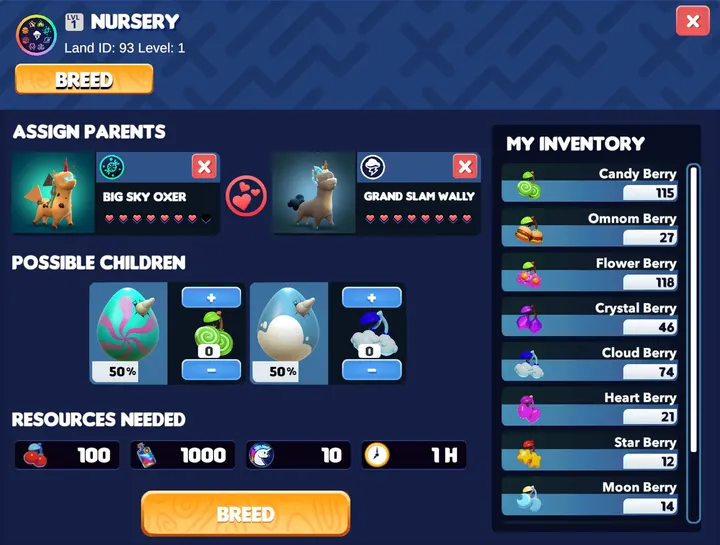Remove Grand Slam Wally as parent
Image resolution: width=720 pixels, height=545 pixels.
point(464,166)
